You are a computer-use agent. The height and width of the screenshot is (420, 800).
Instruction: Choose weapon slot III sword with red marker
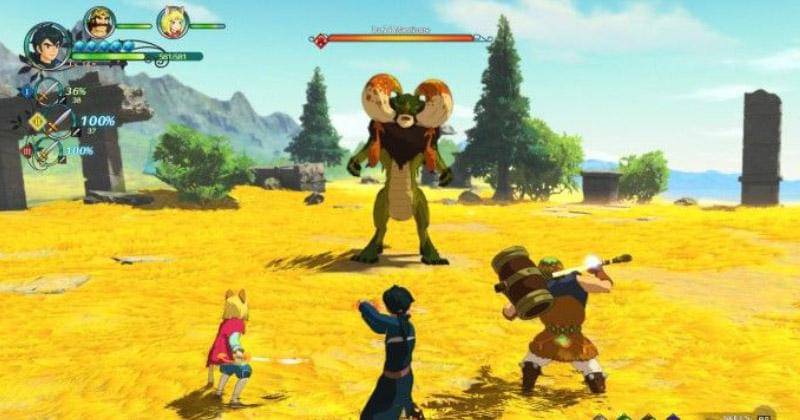(47, 152)
